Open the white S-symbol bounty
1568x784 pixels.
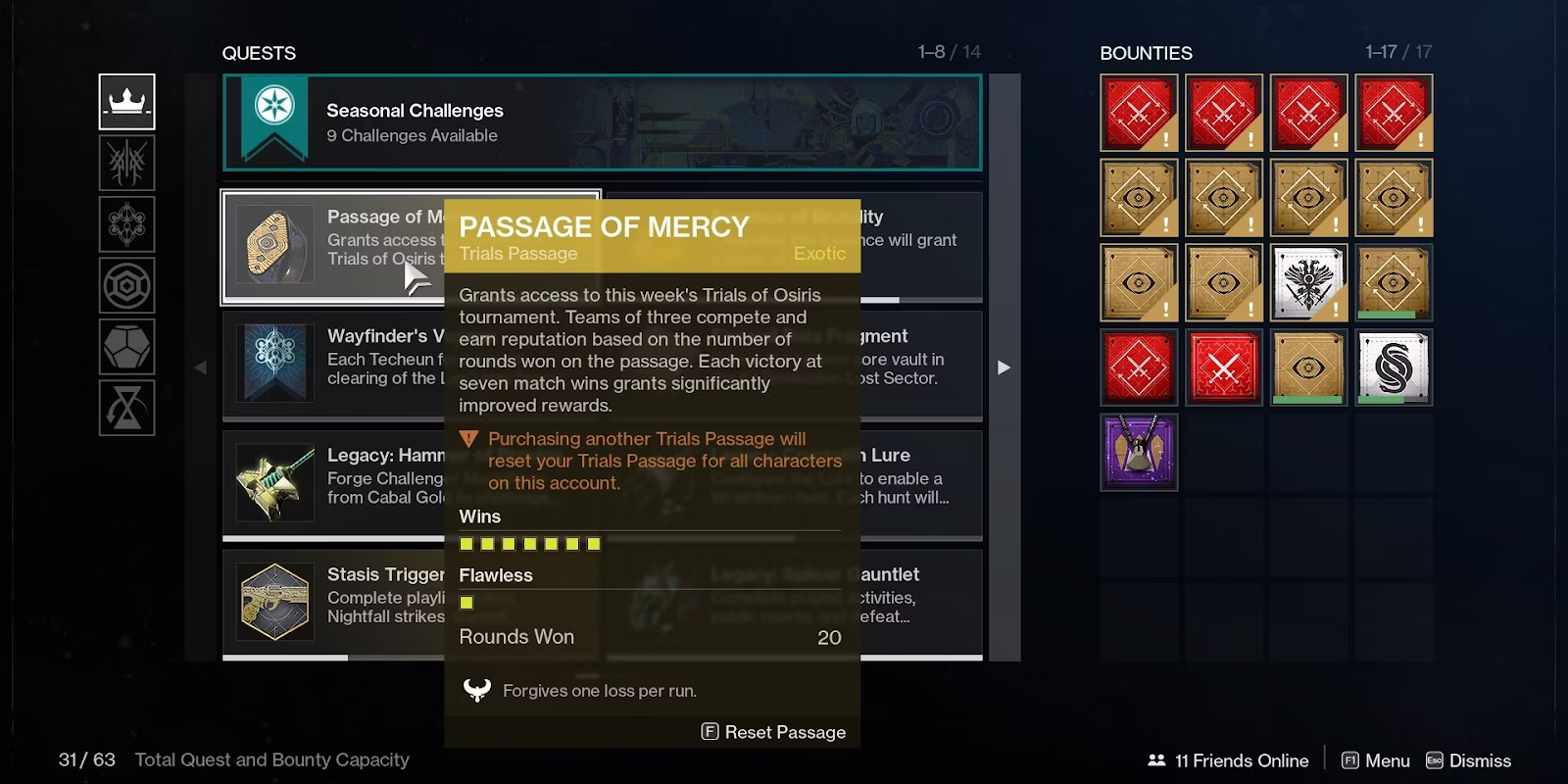[1394, 367]
